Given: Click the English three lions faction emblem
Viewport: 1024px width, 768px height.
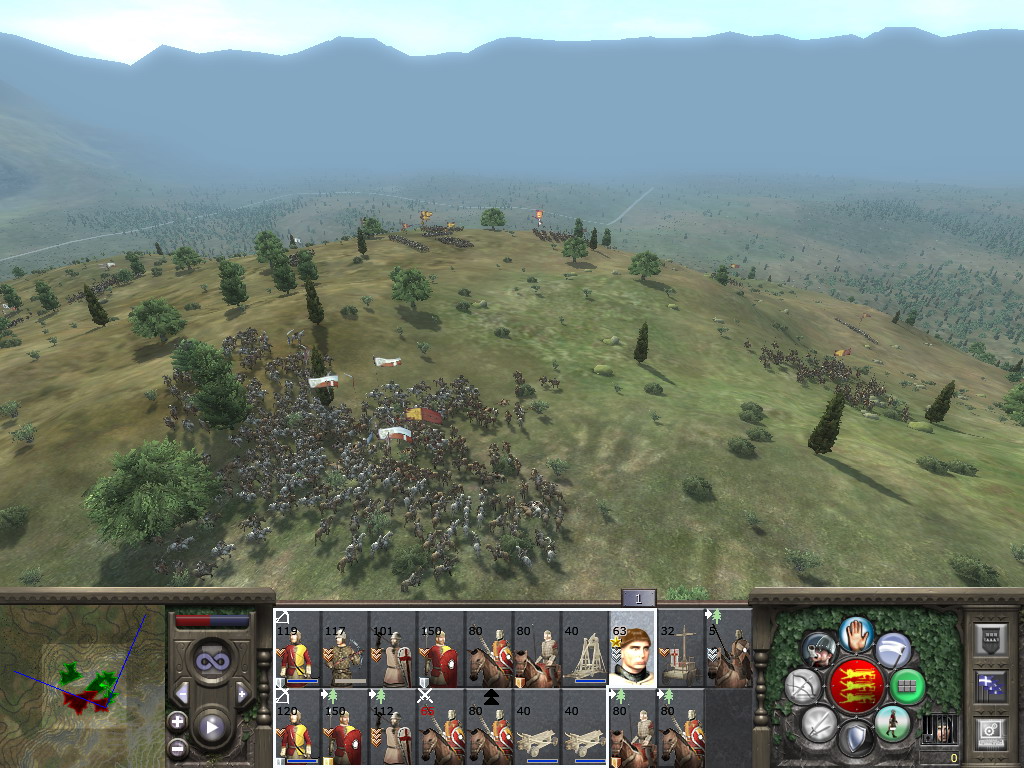Looking at the screenshot, I should (x=855, y=686).
